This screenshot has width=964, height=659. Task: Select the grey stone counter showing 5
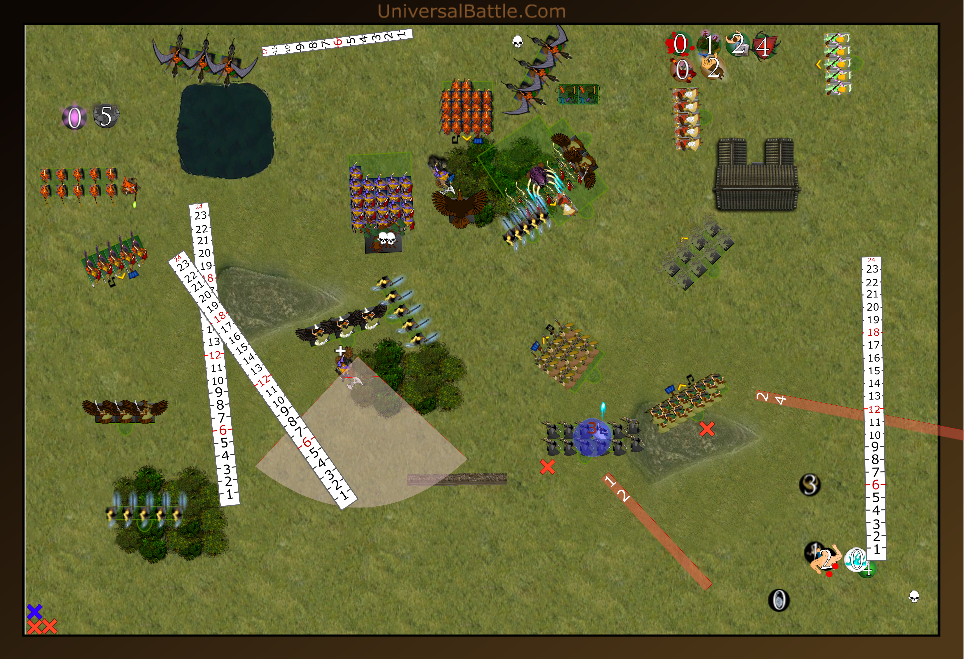coord(106,116)
